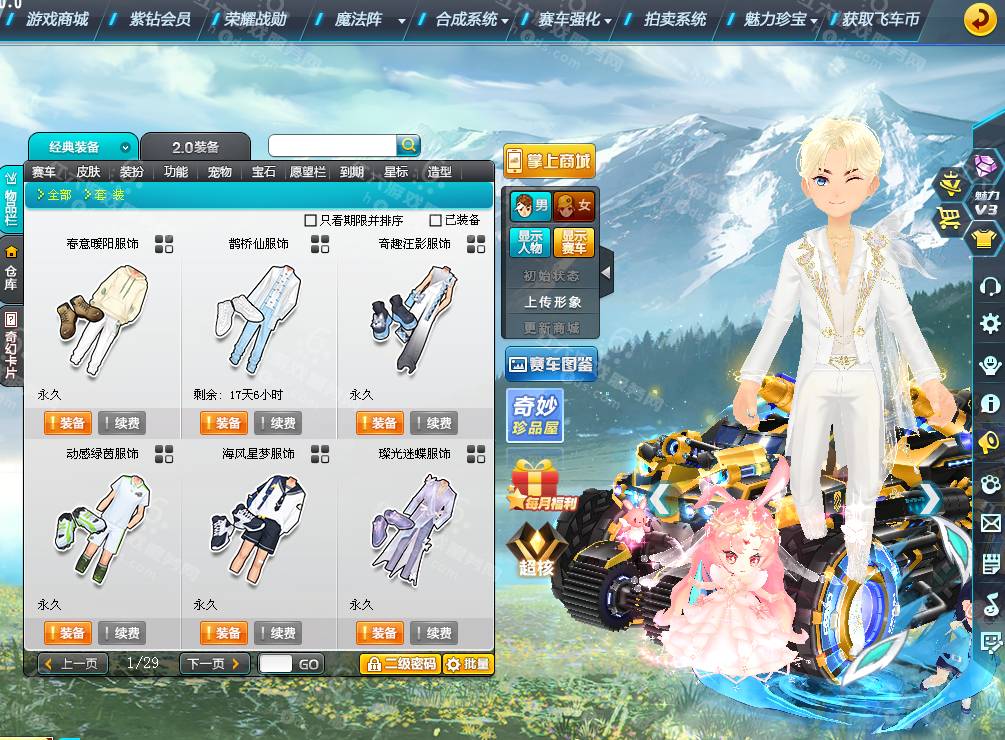Open the 游戏商城 game shop menu
Screen dimensions: 1005x740
[x=57, y=19]
